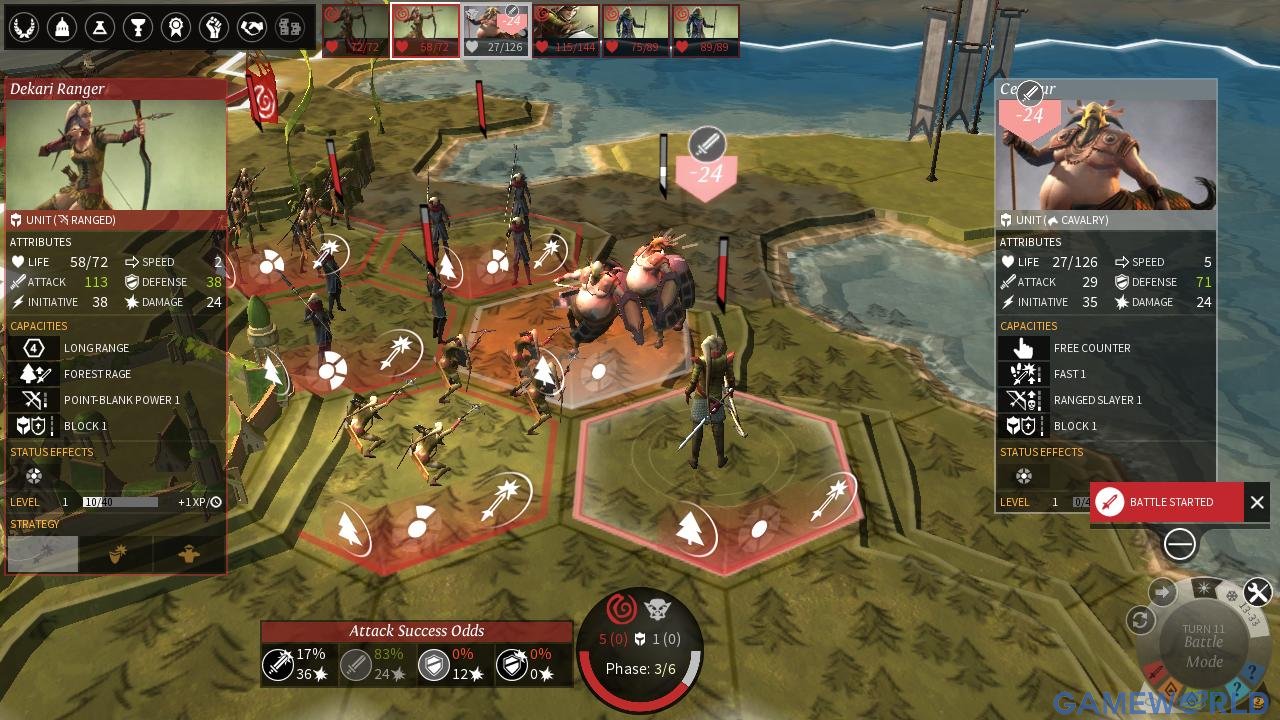Open the medal ribbon academy screen

point(175,28)
